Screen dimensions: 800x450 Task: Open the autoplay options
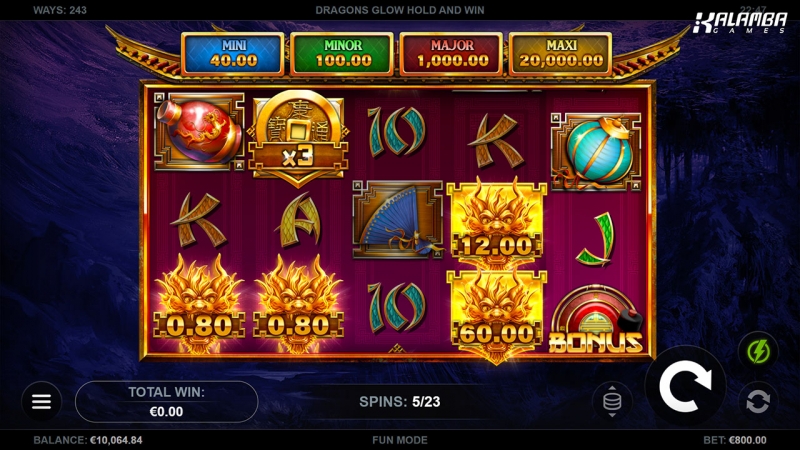757,402
